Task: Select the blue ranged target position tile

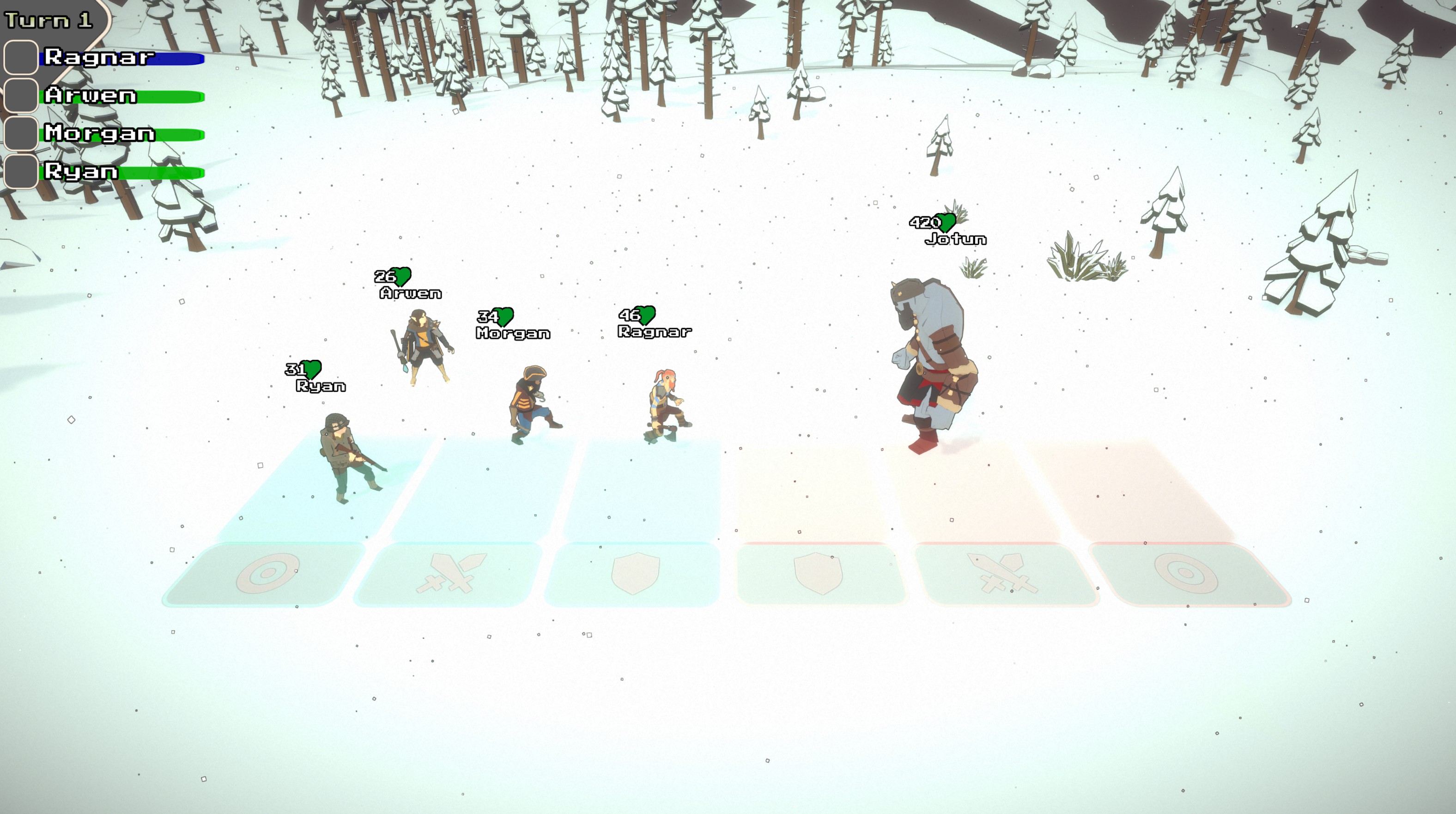Action: point(267,573)
